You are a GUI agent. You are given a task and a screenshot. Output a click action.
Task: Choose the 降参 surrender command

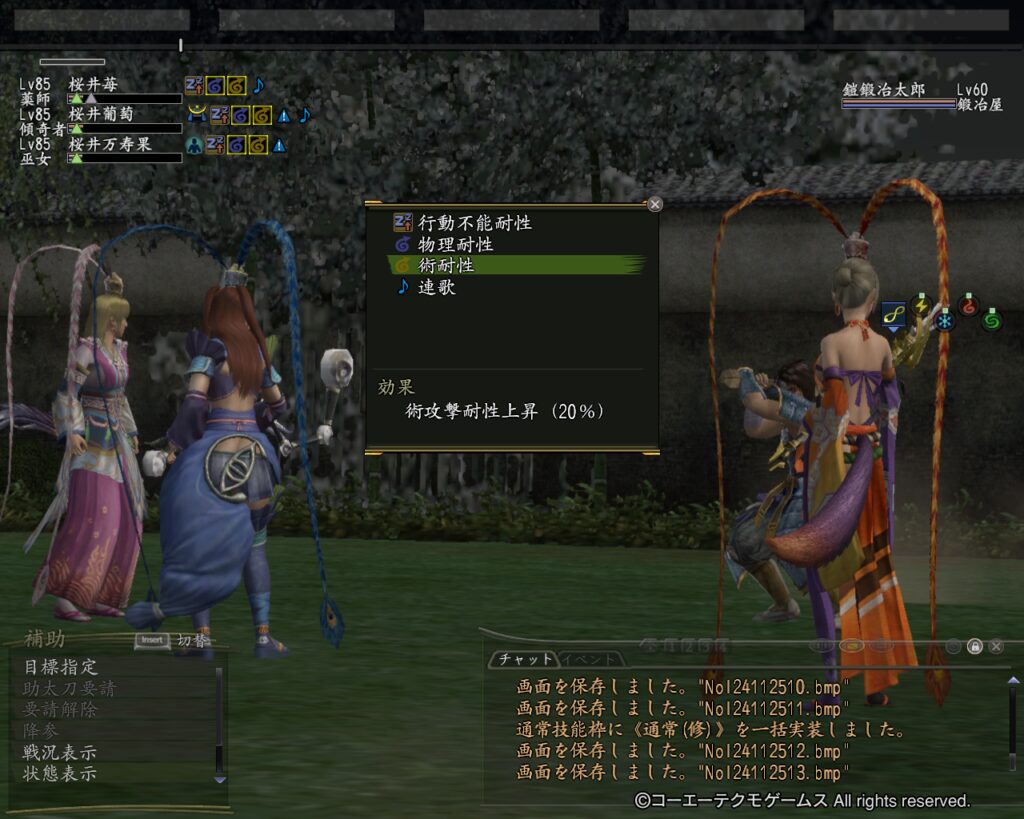[41, 731]
